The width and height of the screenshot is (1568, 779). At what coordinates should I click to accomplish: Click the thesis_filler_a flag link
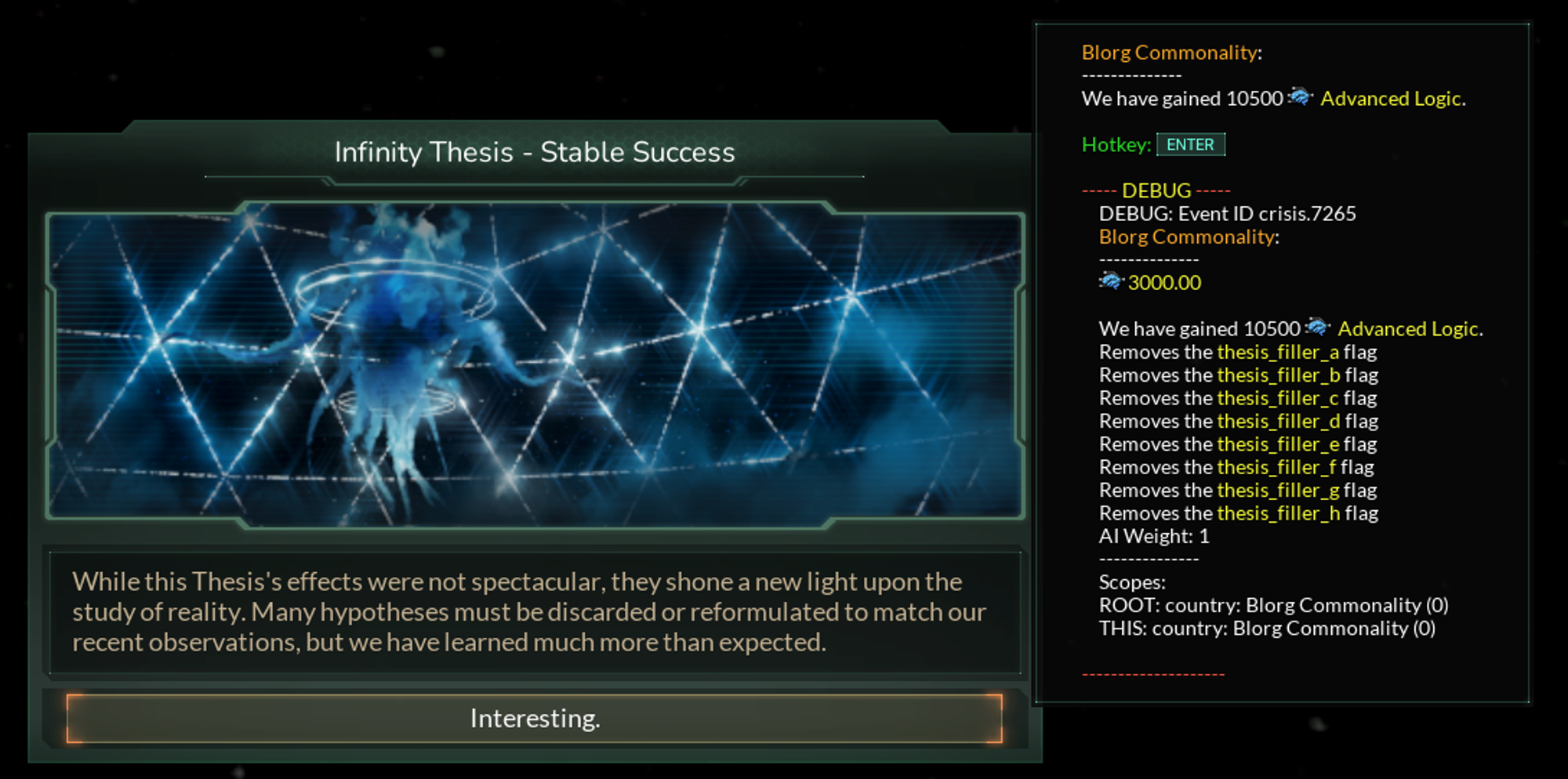coord(1279,352)
